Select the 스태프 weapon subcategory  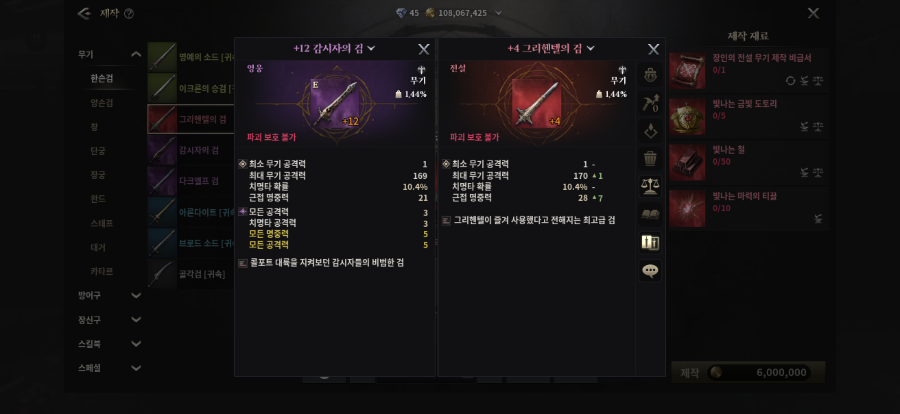coord(102,222)
